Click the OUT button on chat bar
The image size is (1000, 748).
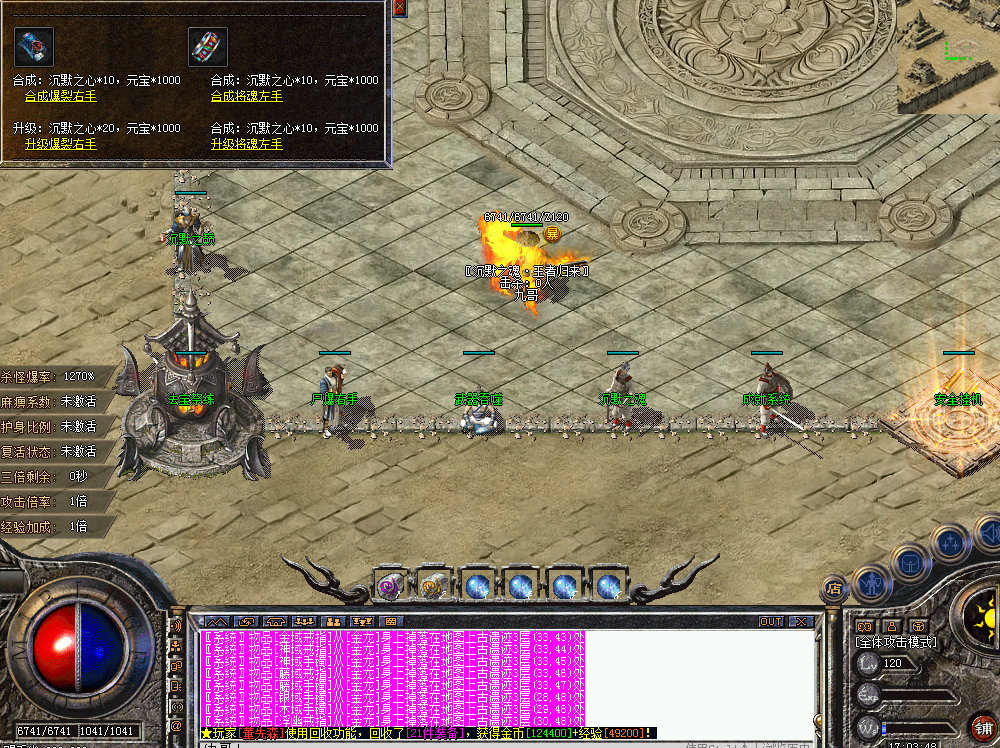[770, 621]
